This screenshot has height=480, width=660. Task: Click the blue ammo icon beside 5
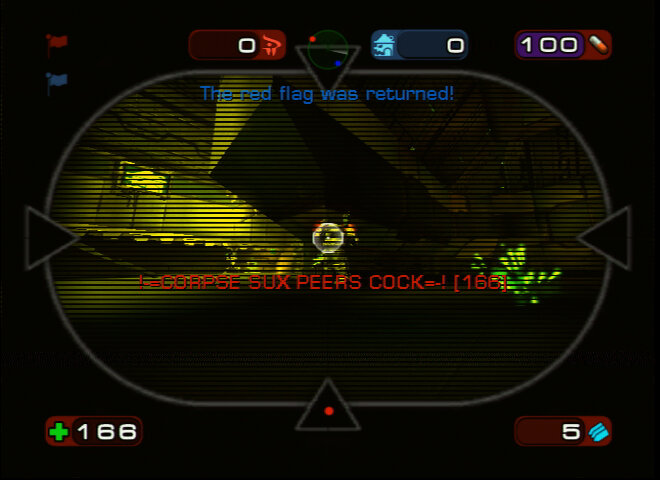[x=598, y=432]
